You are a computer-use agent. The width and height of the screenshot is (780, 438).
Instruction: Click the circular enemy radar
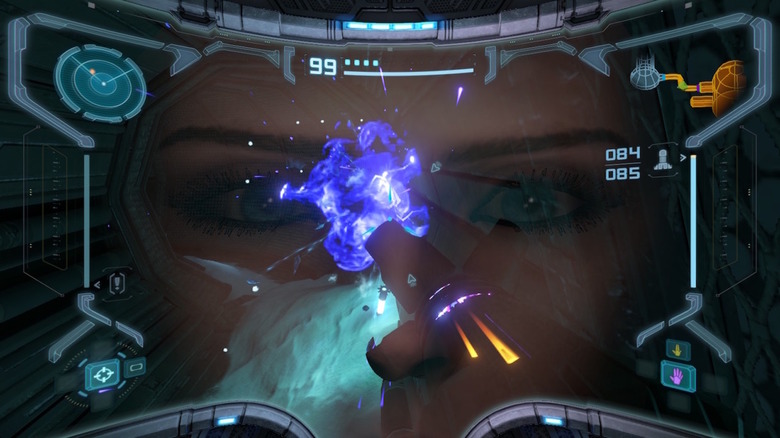tap(100, 82)
